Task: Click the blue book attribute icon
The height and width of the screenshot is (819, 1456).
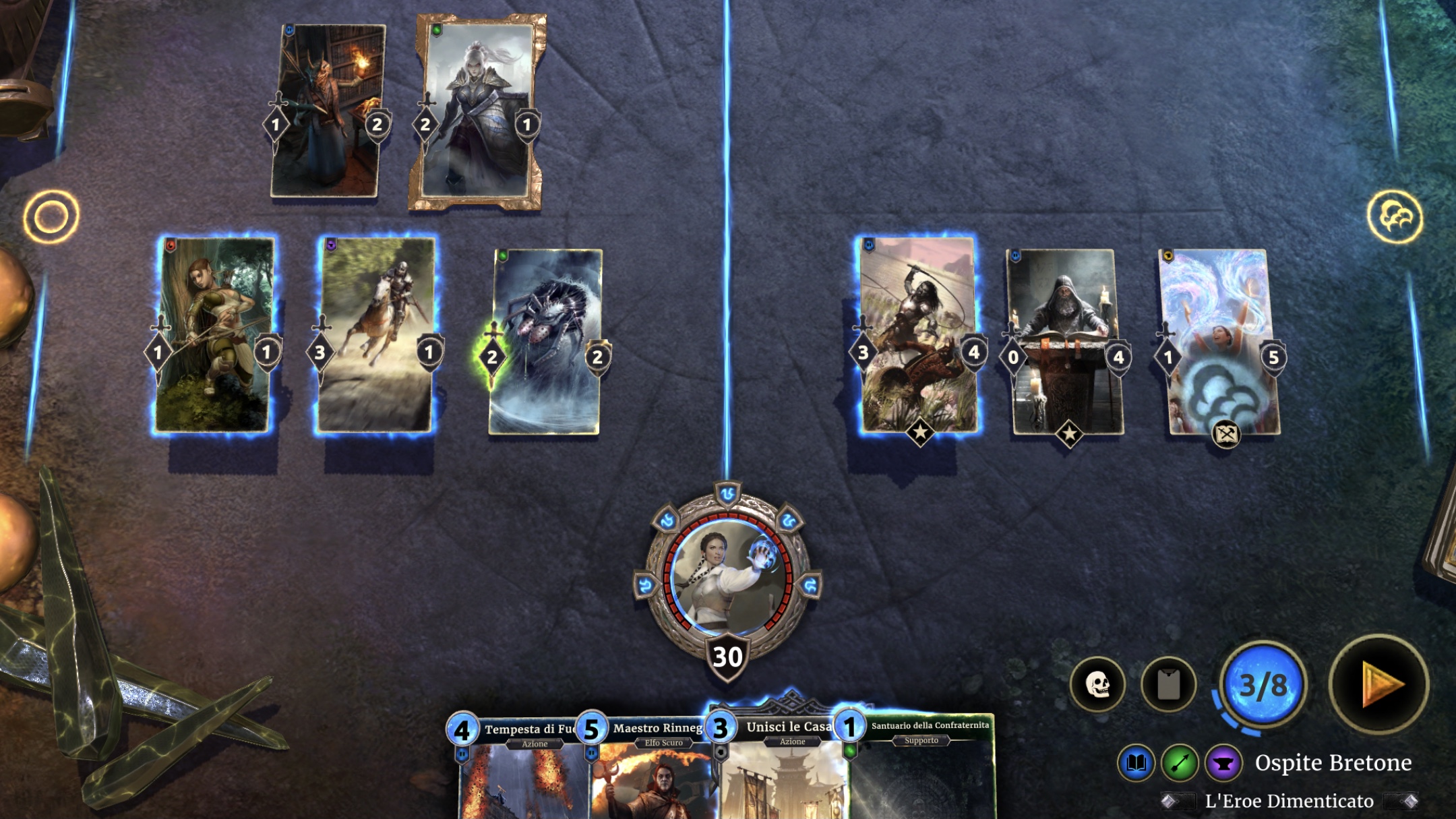Action: click(1136, 763)
